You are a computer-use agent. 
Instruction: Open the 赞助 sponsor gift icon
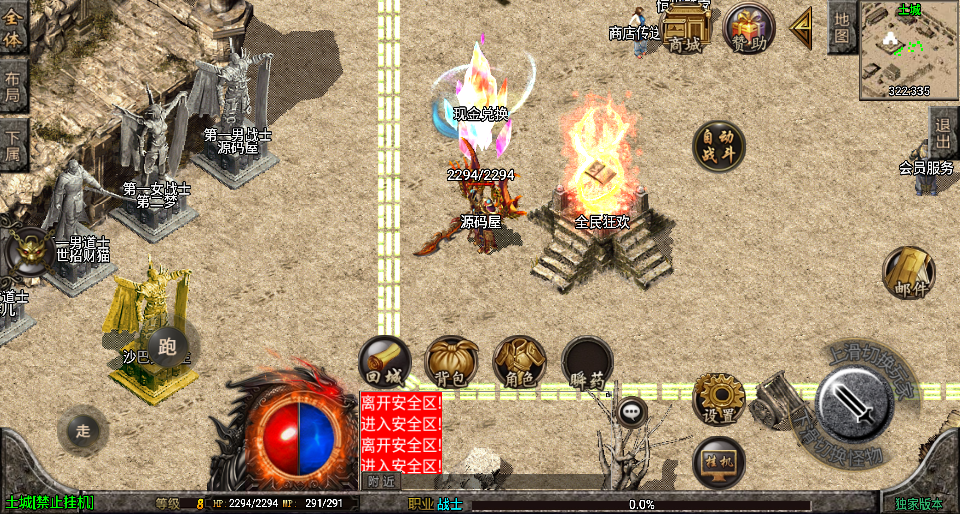(x=749, y=29)
